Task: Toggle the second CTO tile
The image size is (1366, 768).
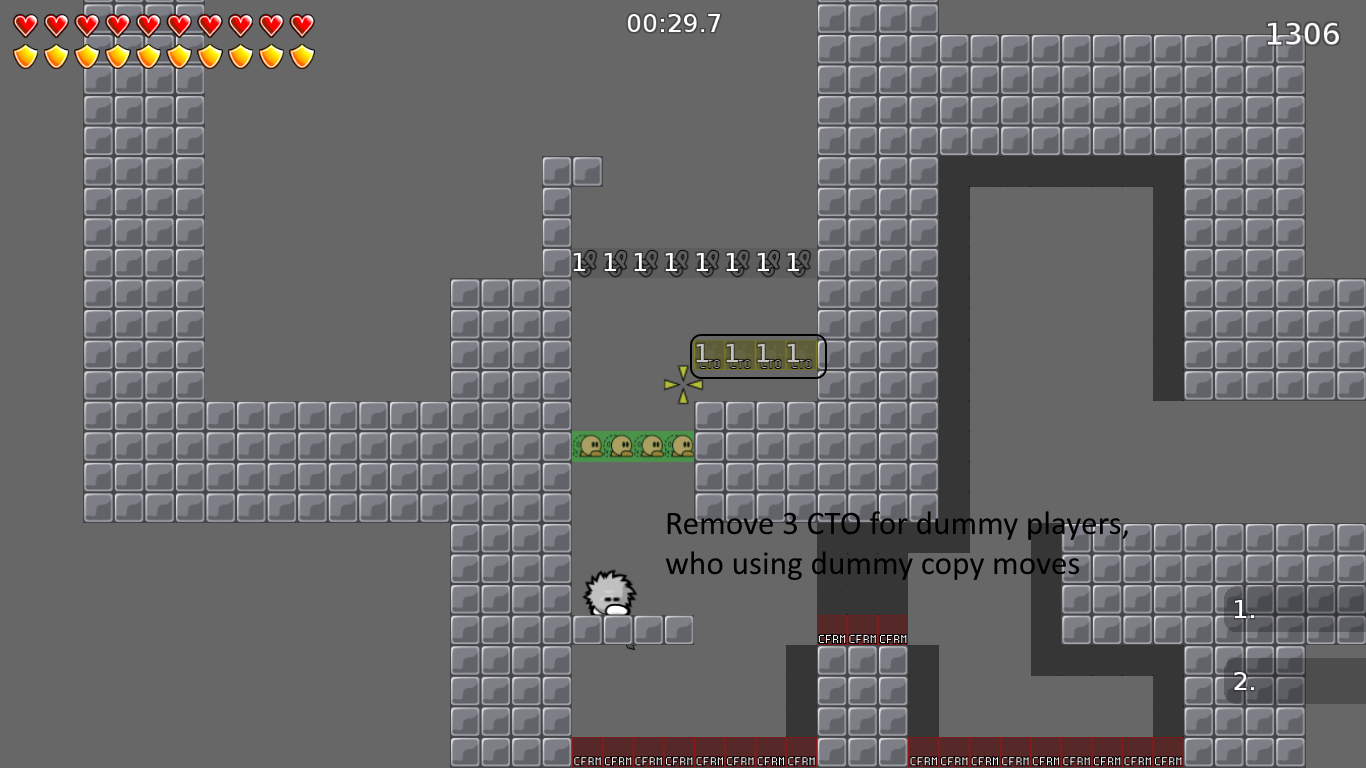Action: tap(739, 355)
